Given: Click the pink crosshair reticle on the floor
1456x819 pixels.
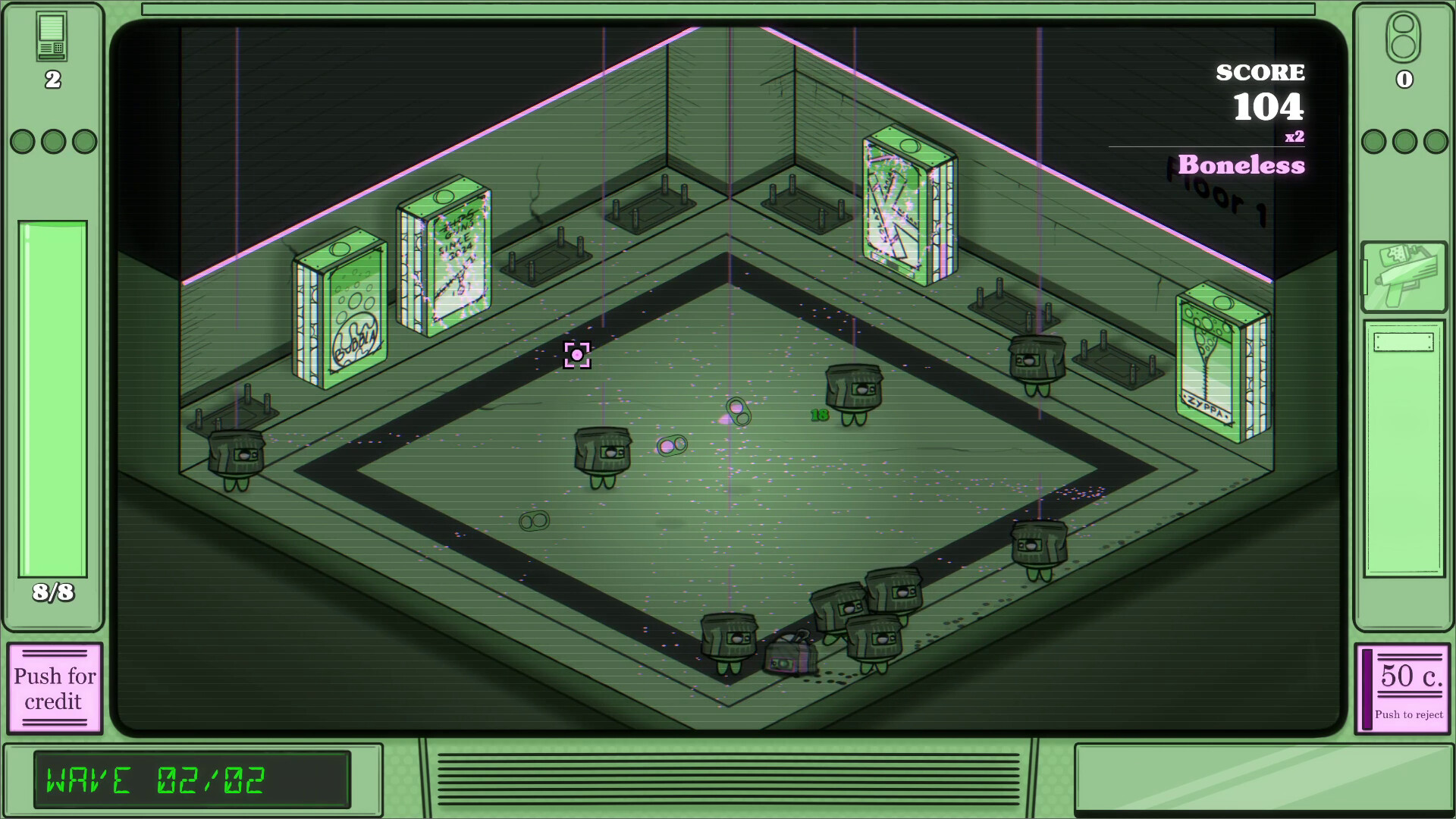Looking at the screenshot, I should 579,354.
